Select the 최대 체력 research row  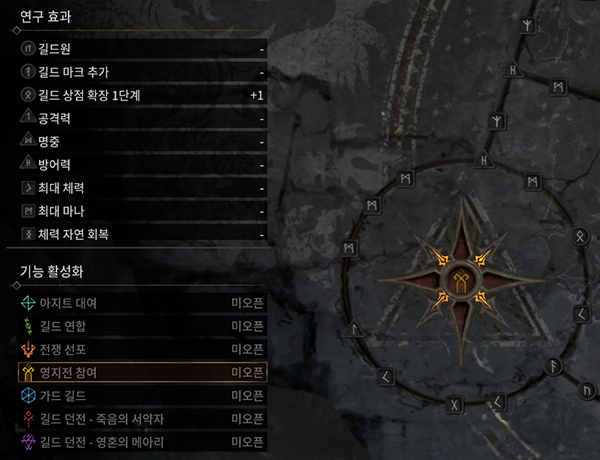coord(142,188)
